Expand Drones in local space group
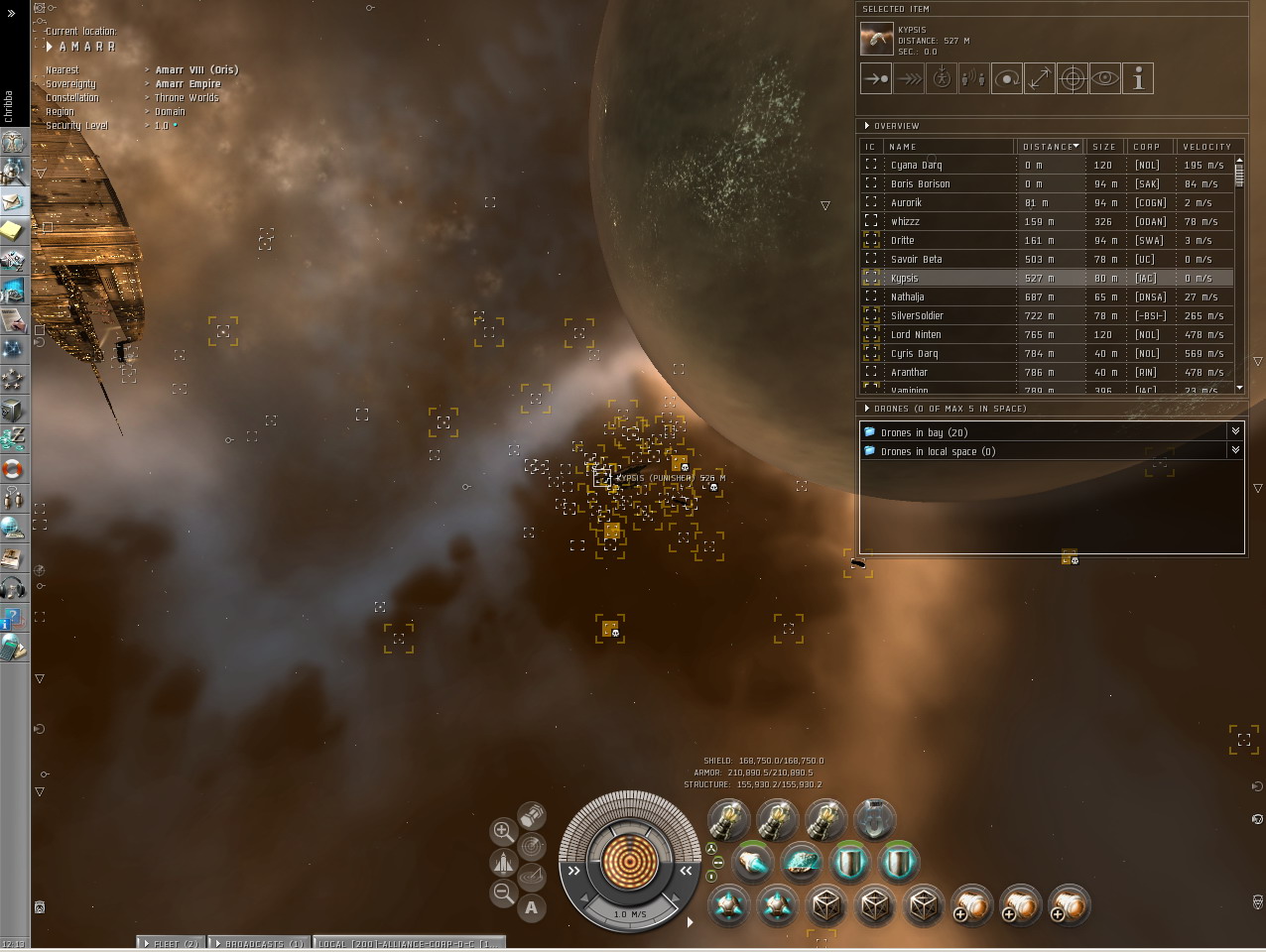Viewport: 1266px width, 952px height. (x=1235, y=450)
